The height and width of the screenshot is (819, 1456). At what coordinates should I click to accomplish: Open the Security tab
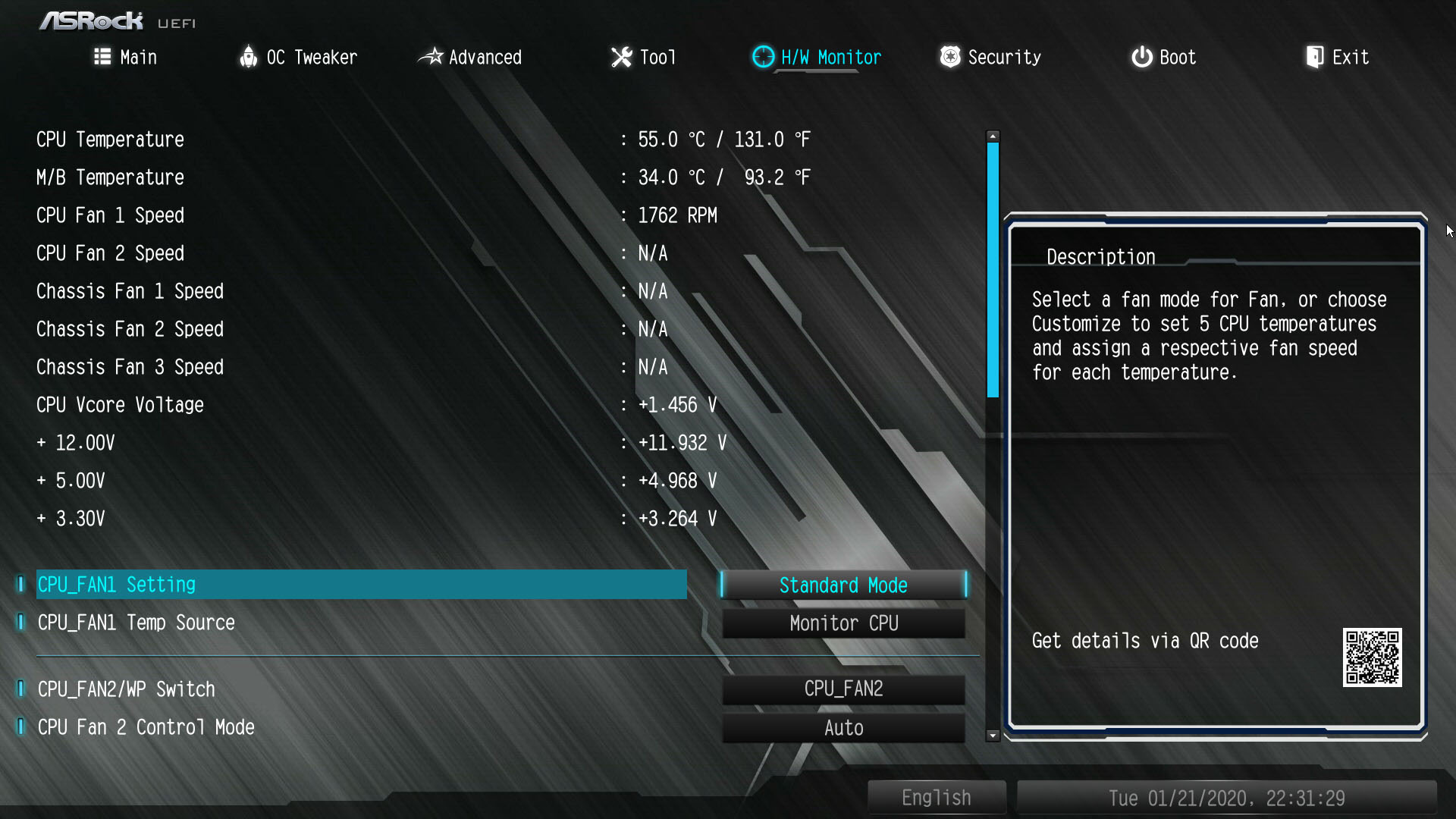990,58
